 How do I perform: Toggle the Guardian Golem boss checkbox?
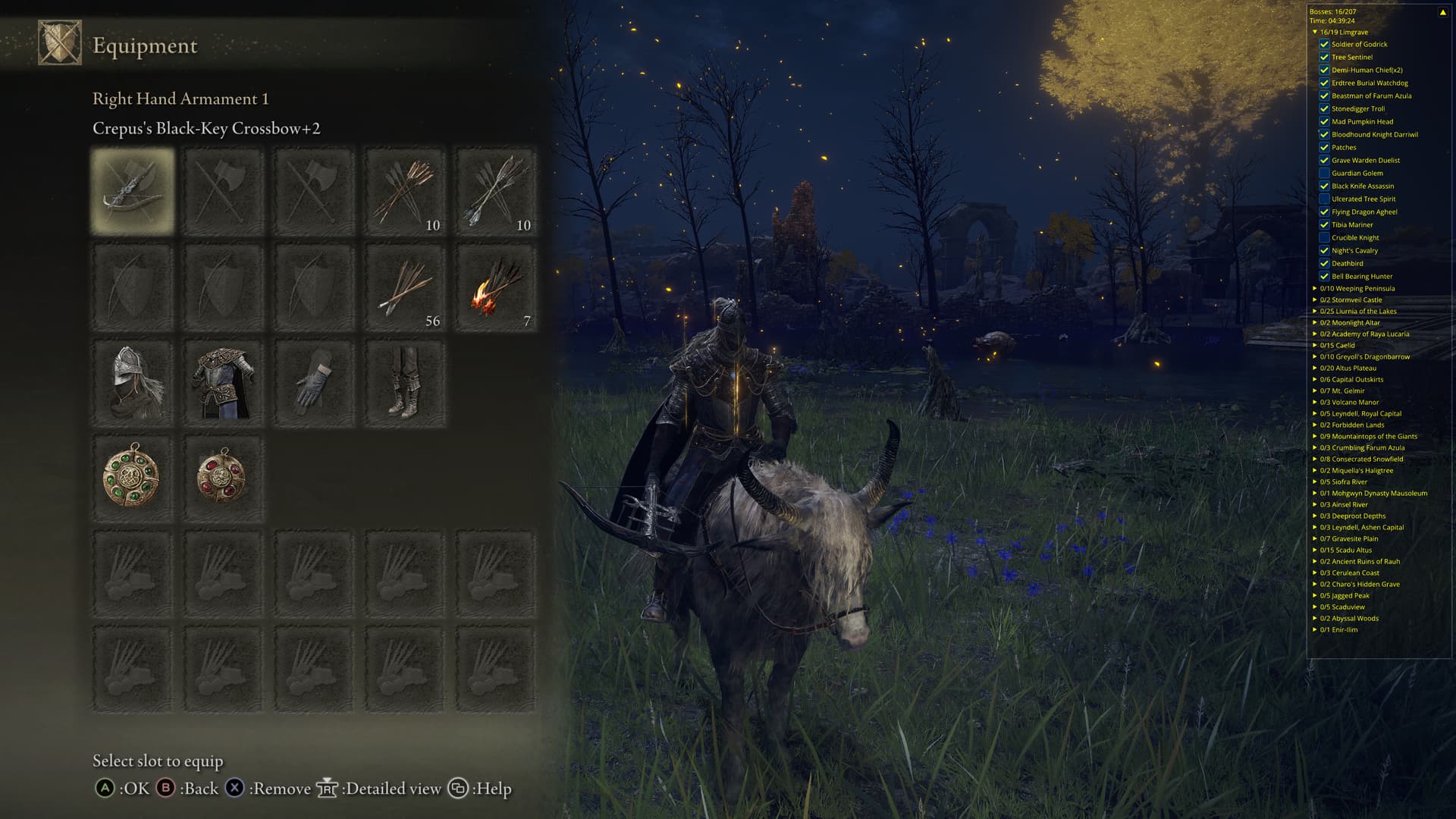point(1324,173)
